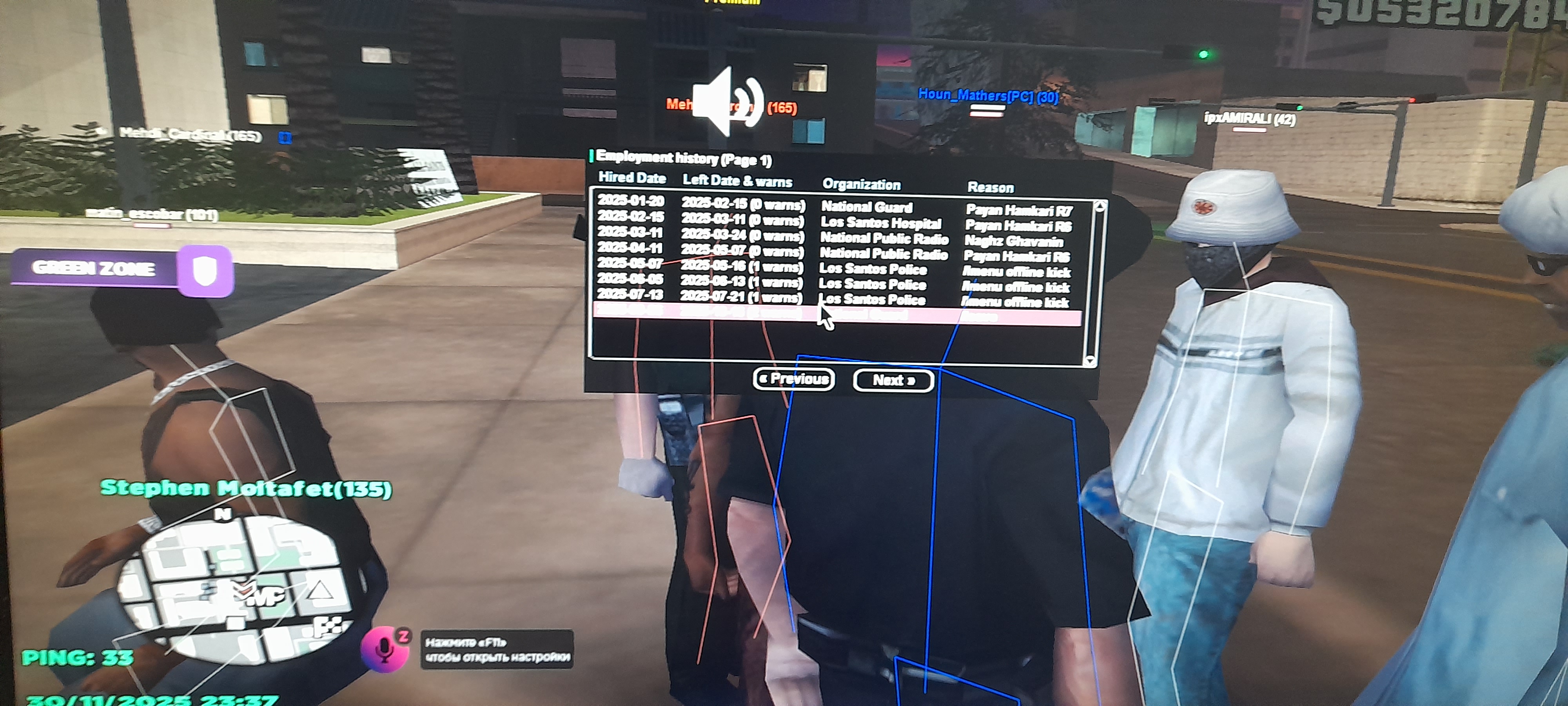Select the police row hired 2025-05-07
The image size is (1568, 706).
[x=834, y=267]
